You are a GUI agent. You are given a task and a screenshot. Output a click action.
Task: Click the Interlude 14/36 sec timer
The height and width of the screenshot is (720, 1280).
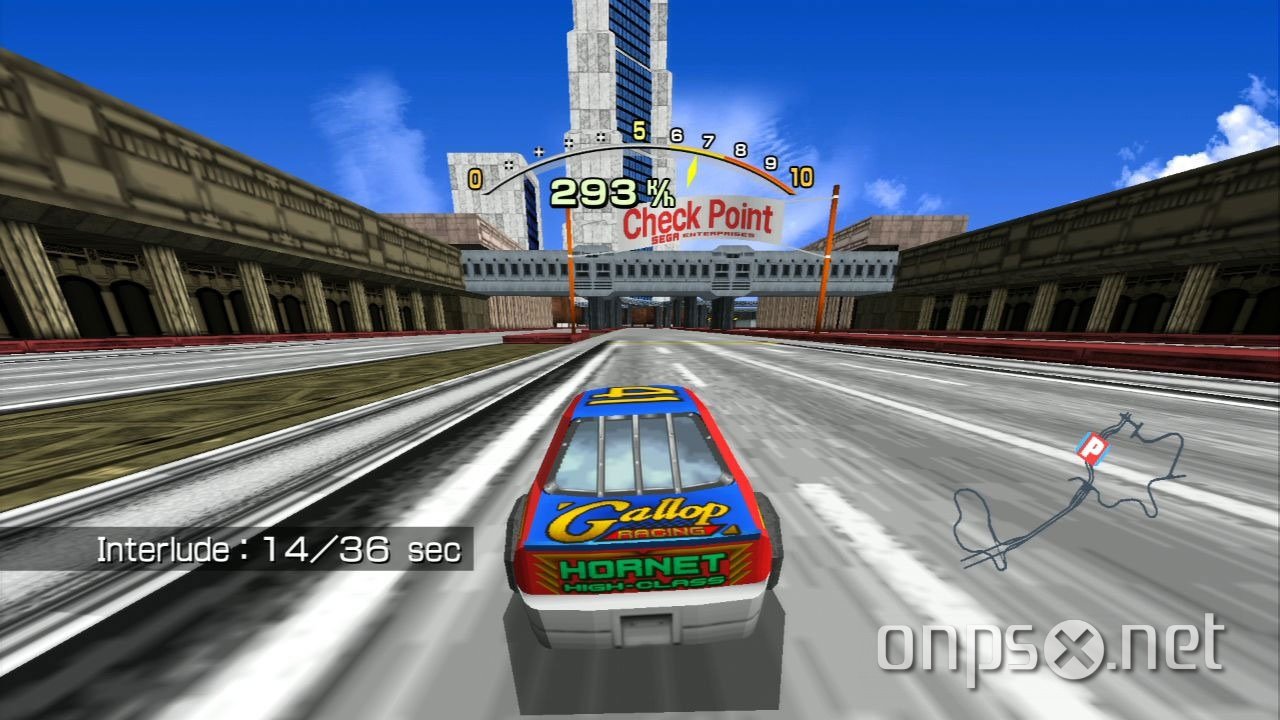[x=278, y=548]
